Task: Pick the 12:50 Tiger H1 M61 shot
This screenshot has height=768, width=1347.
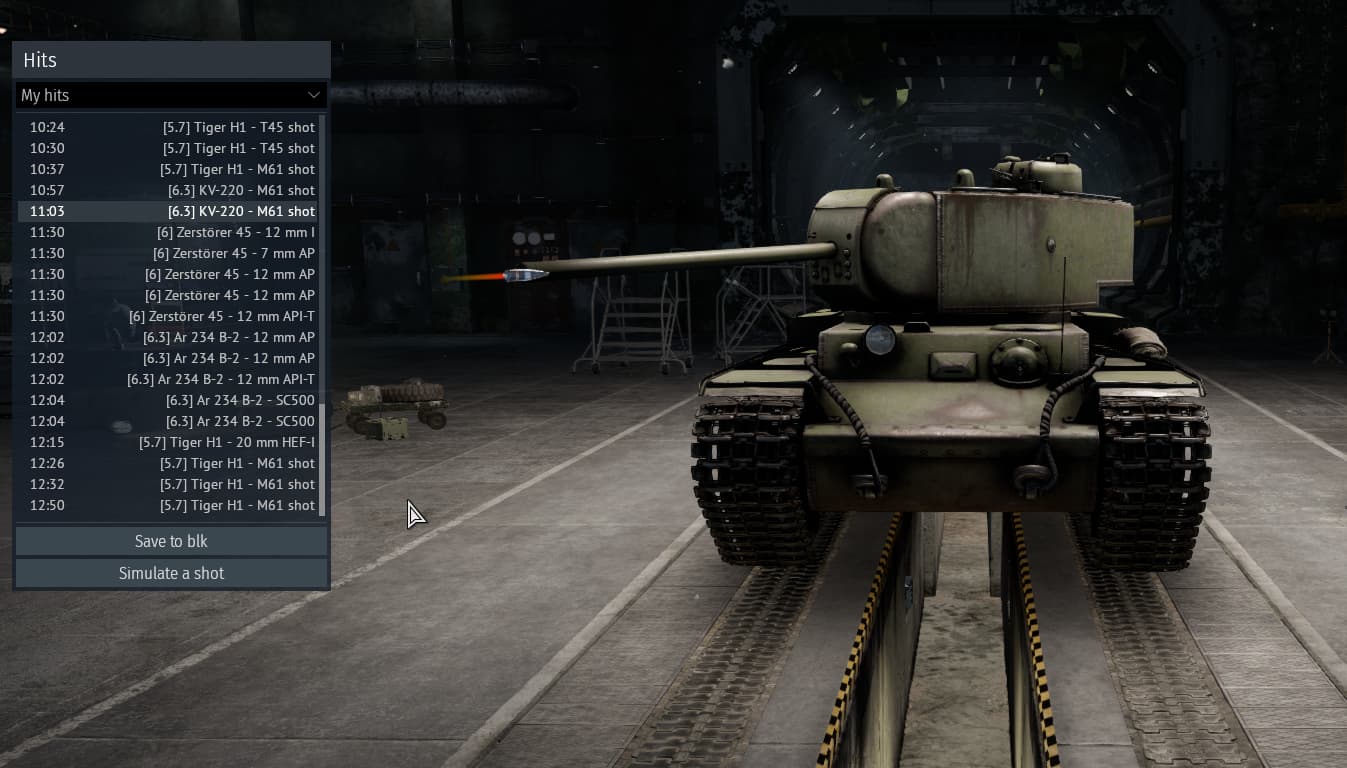Action: coord(168,505)
